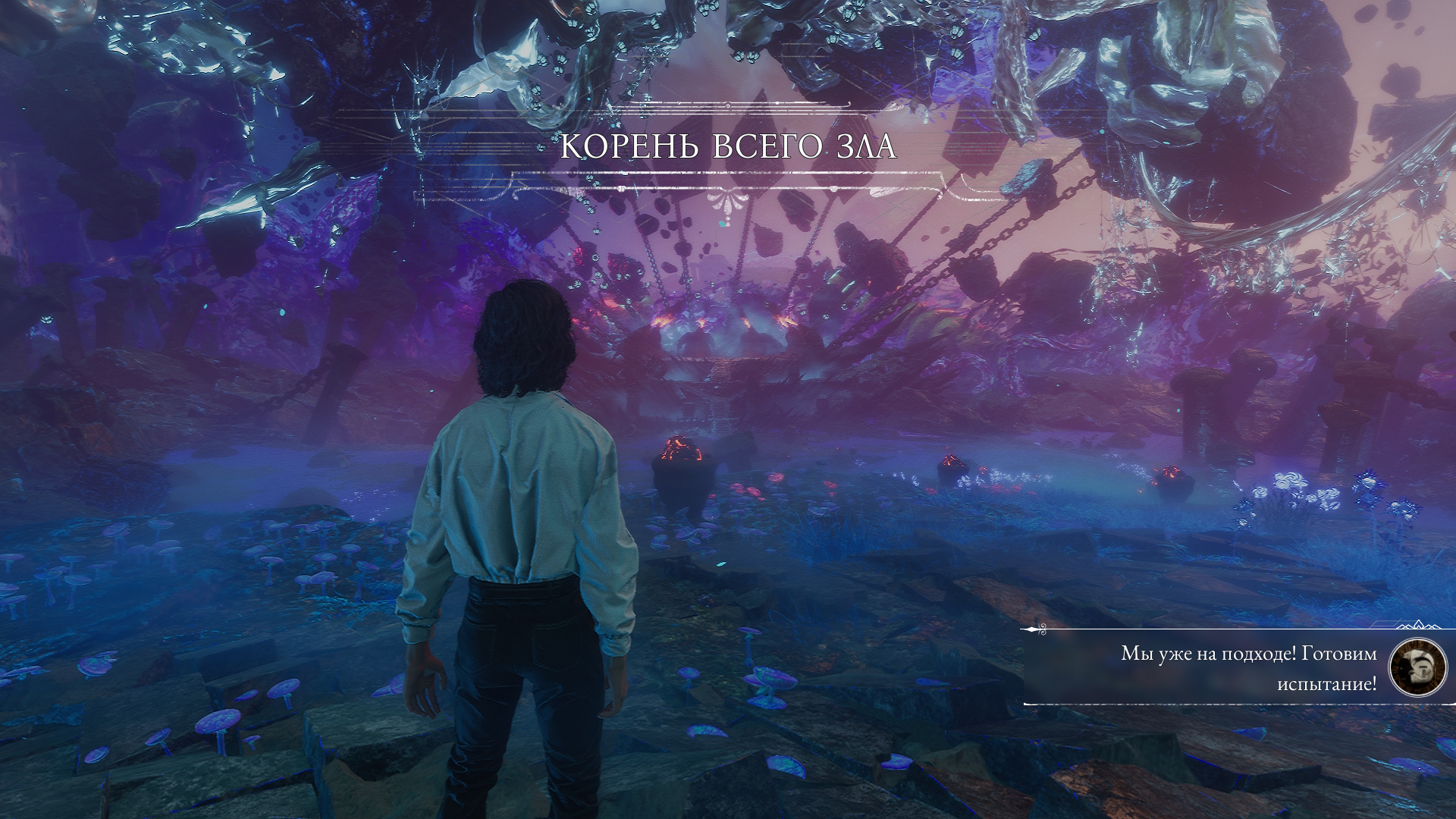Image resolution: width=1456 pixels, height=819 pixels.
Task: Click the speaker portrait beside the dialogue message
Action: (x=1417, y=667)
